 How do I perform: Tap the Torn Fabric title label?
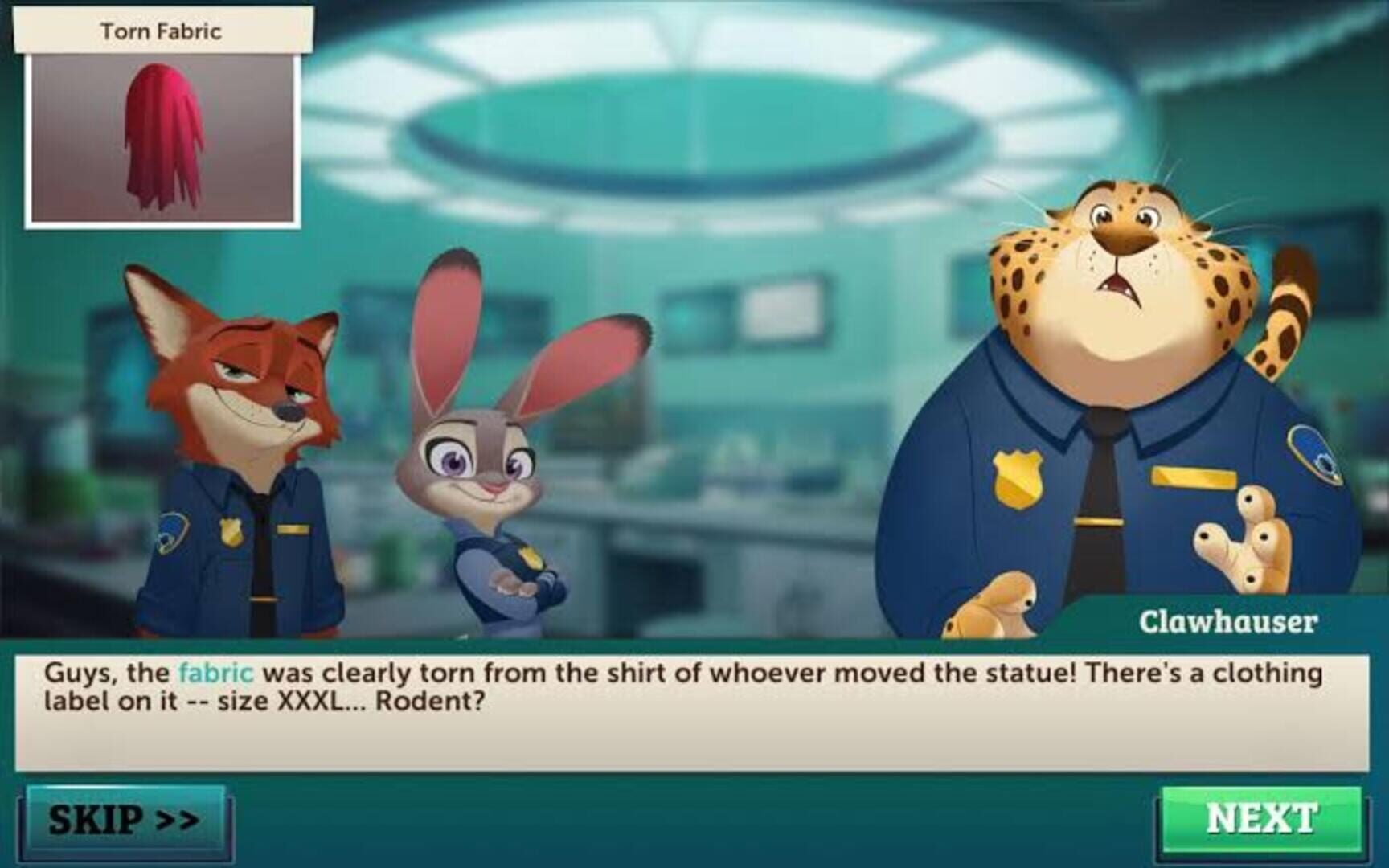click(x=161, y=31)
